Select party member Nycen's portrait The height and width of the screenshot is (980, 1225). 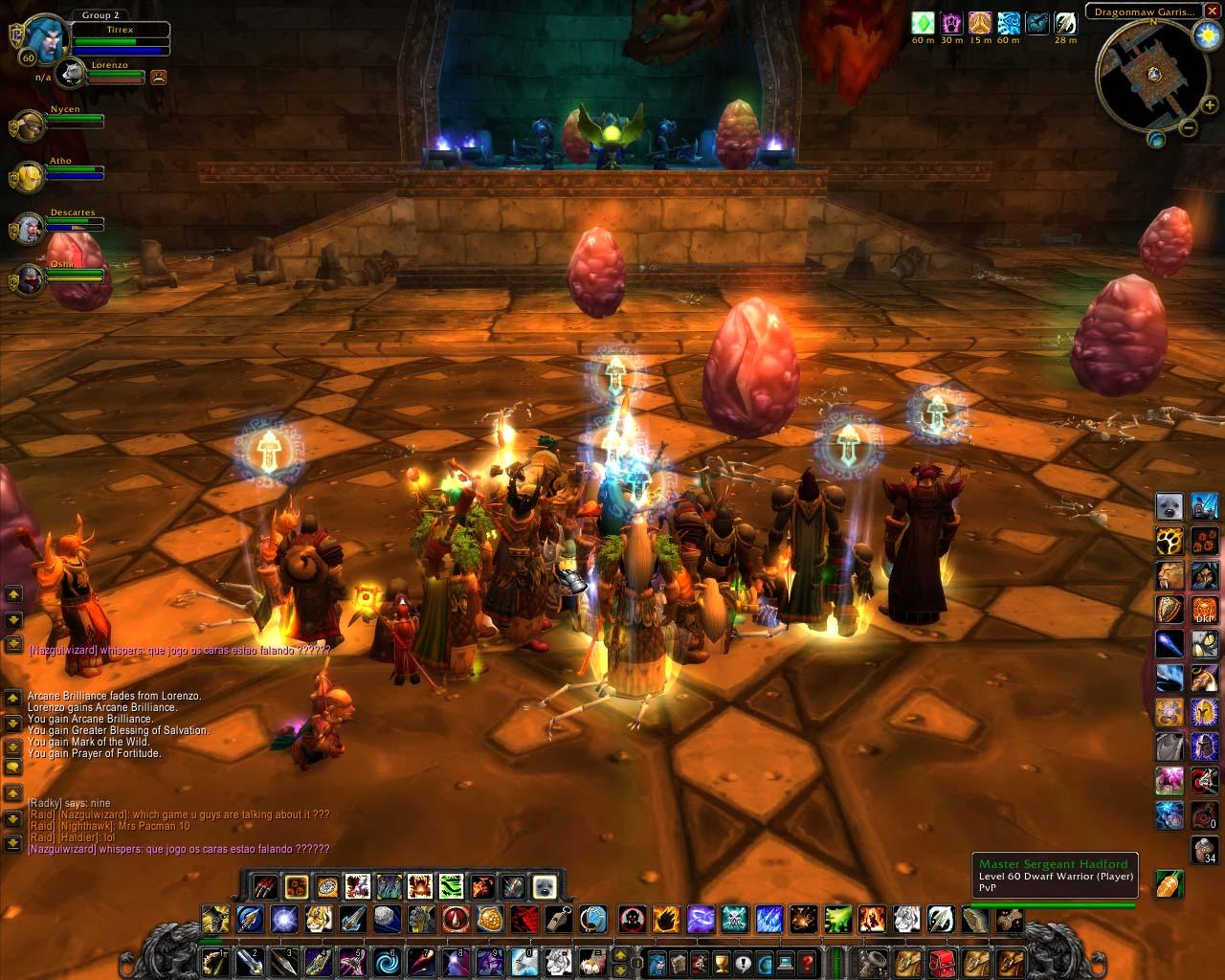[x=27, y=124]
